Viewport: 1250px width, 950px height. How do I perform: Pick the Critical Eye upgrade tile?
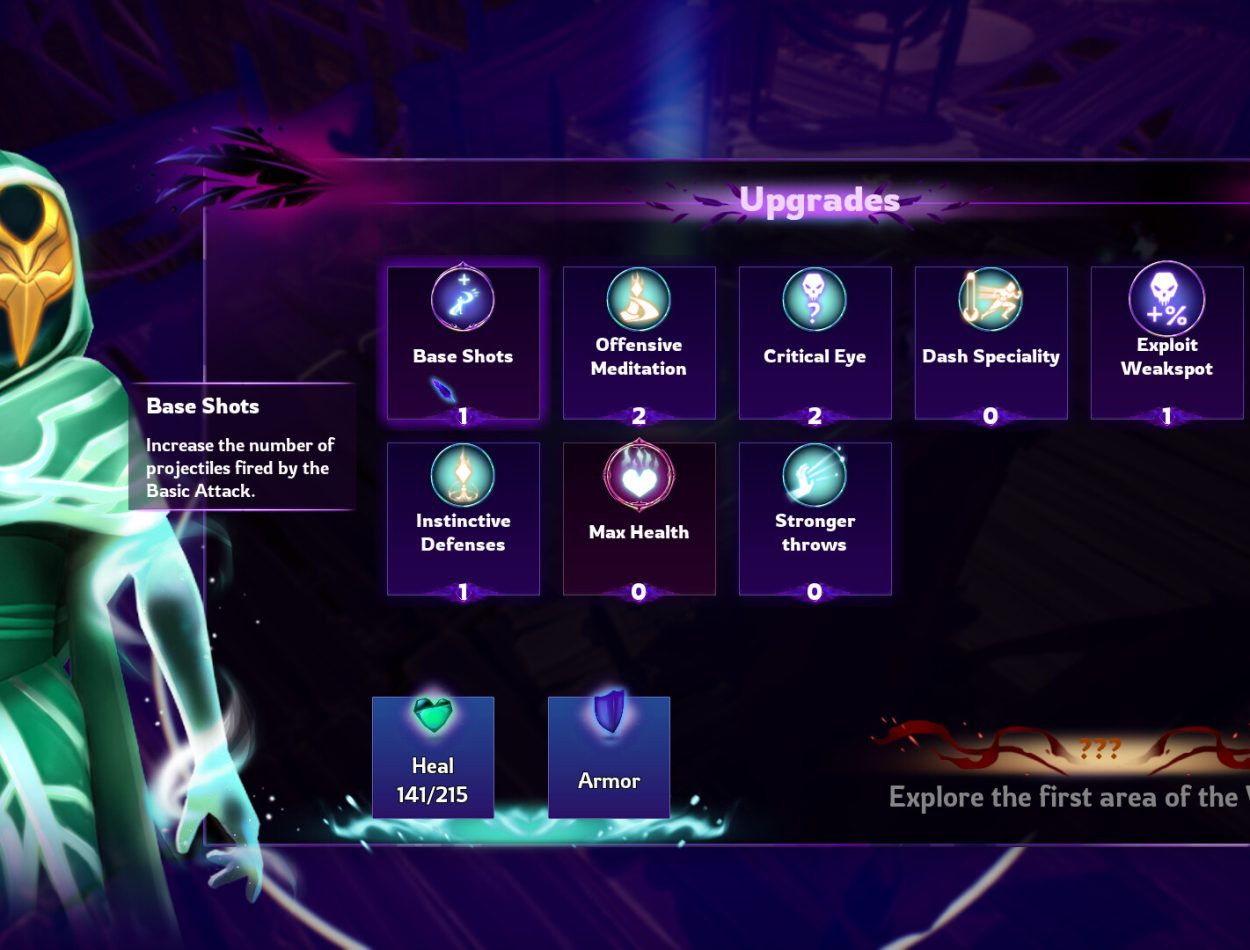click(815, 342)
